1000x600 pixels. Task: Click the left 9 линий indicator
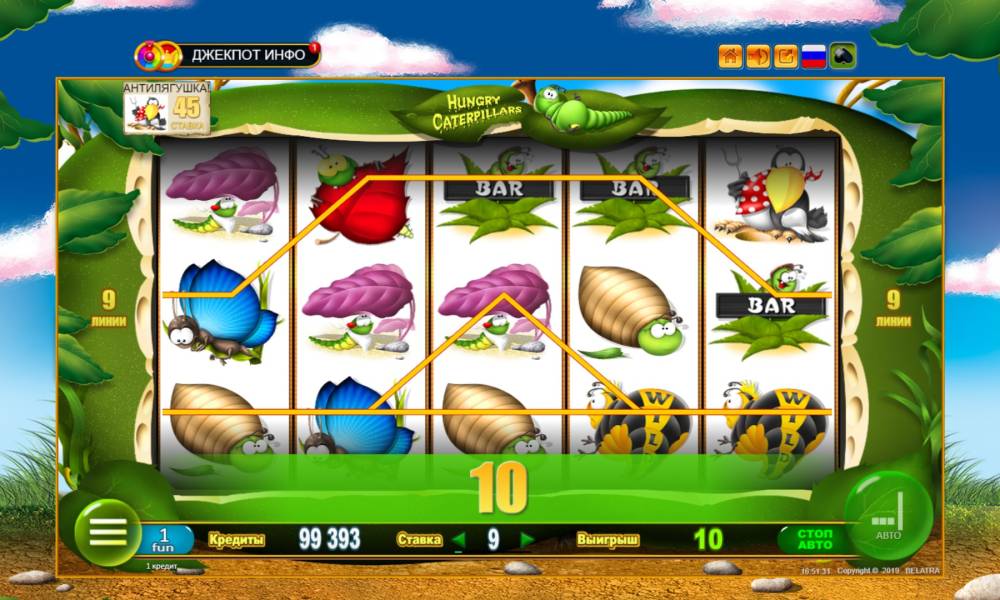point(109,307)
